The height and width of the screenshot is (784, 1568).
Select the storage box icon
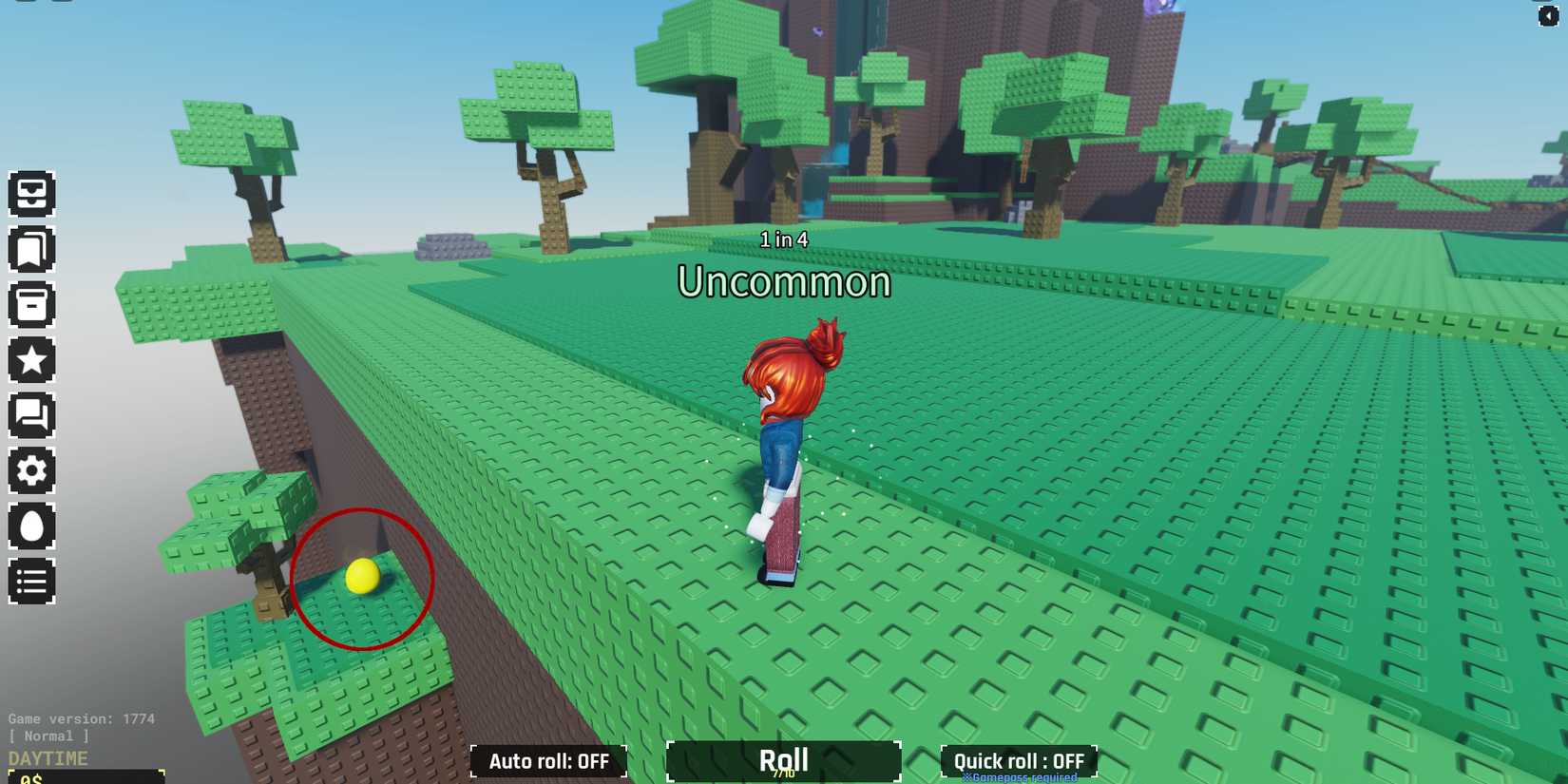[x=33, y=306]
